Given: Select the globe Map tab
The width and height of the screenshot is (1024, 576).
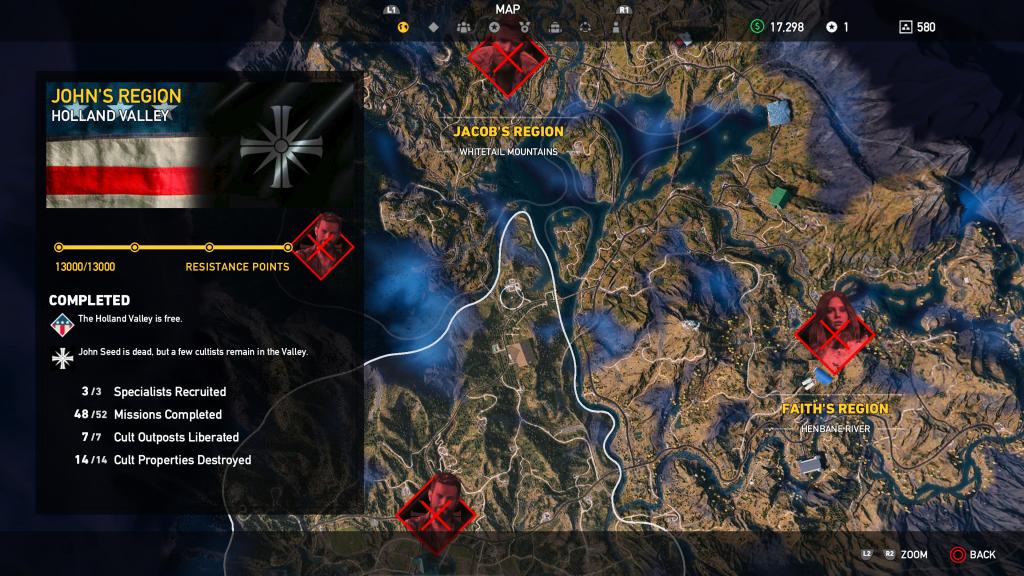Looking at the screenshot, I should point(403,27).
